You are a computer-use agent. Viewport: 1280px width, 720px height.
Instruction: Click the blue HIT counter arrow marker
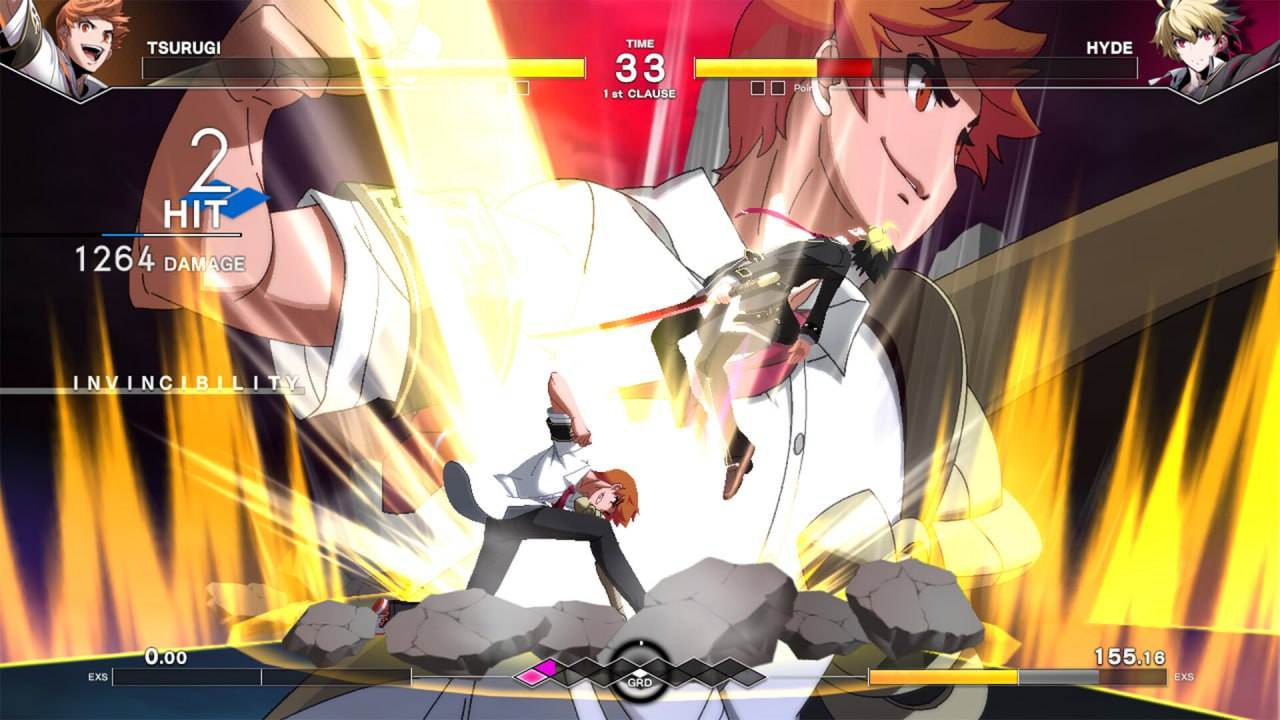[247, 198]
